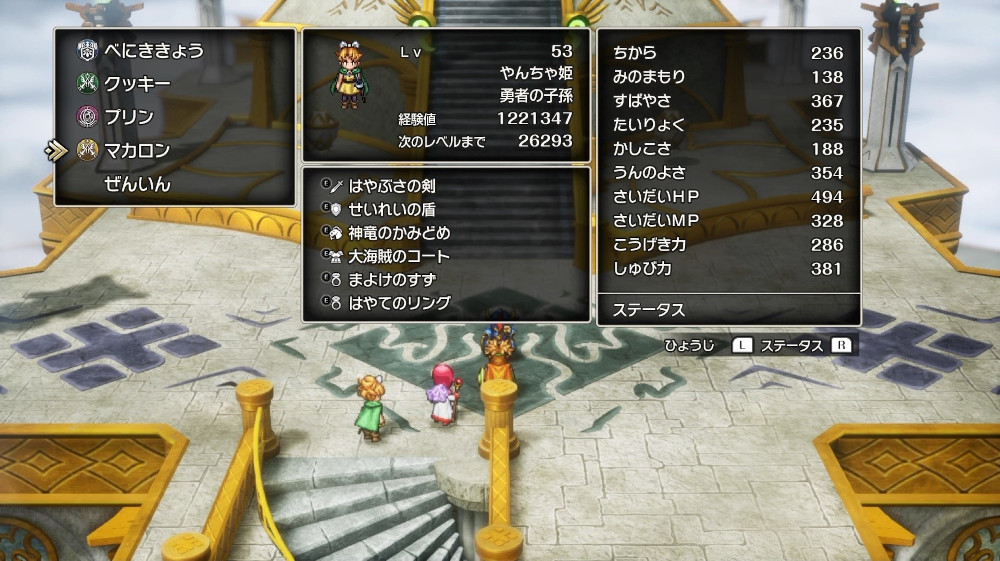
Task: Open the ステータス panel footer label
Action: click(x=649, y=310)
